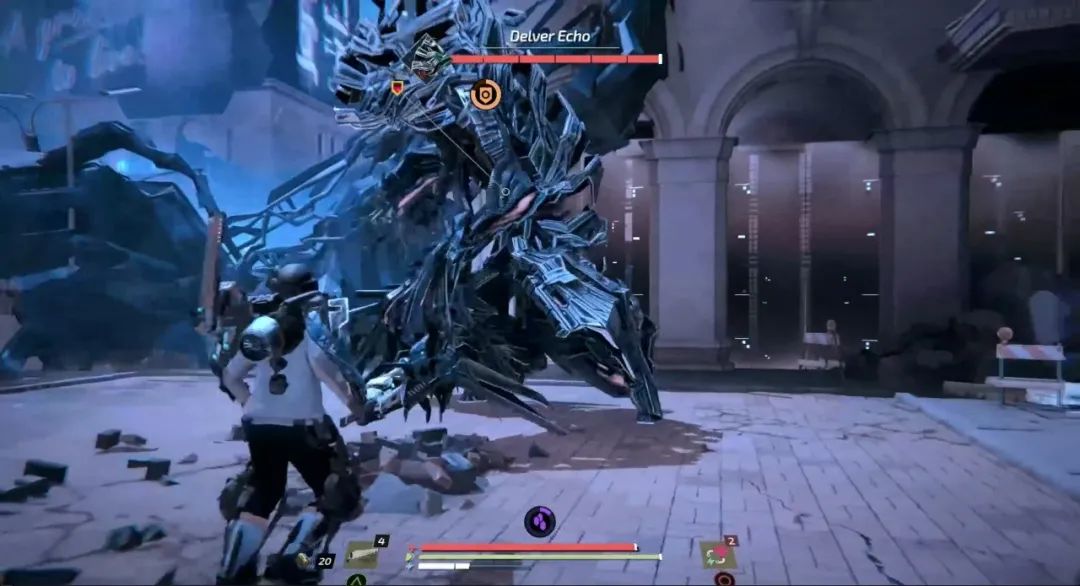Image resolution: width=1080 pixels, height=586 pixels.
Task: Select the consumable slot with count 4
Action: (x=364, y=554)
